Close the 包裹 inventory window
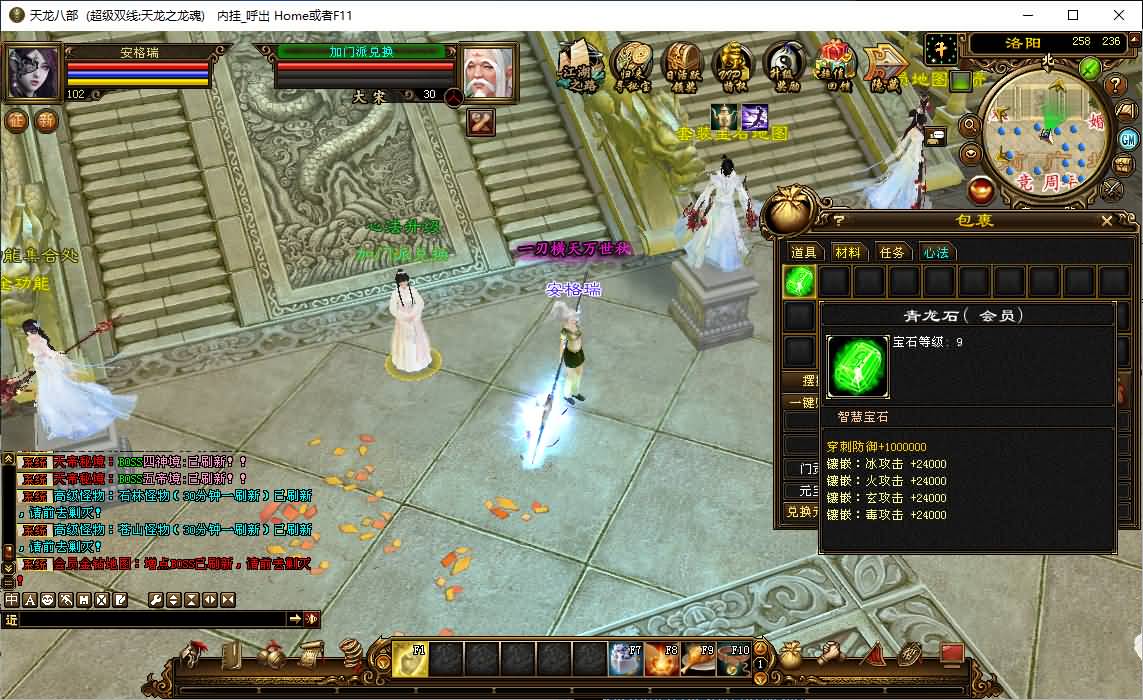Screen dimensions: 1143x700 tap(1106, 221)
